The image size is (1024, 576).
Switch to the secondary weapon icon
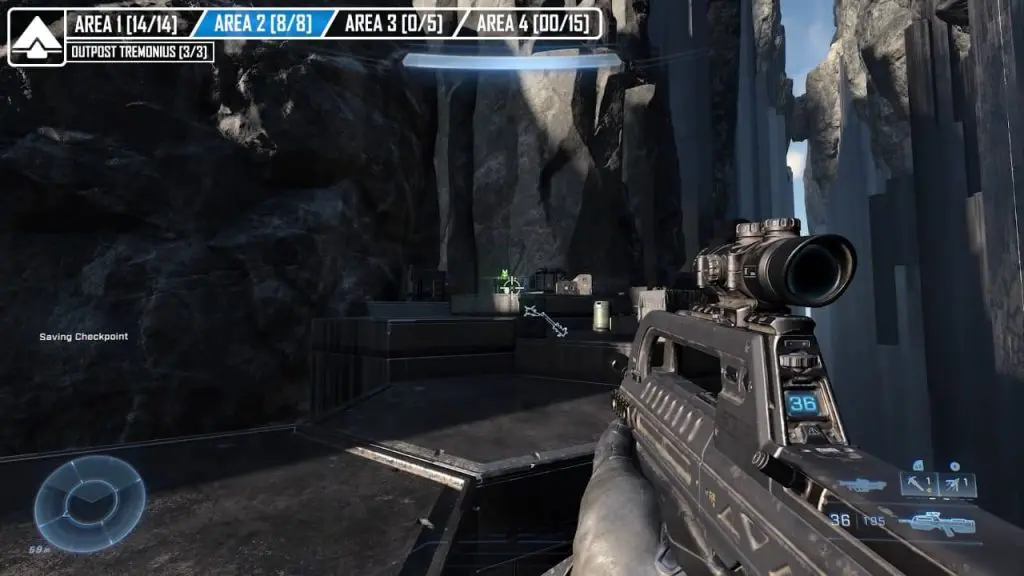coord(862,485)
